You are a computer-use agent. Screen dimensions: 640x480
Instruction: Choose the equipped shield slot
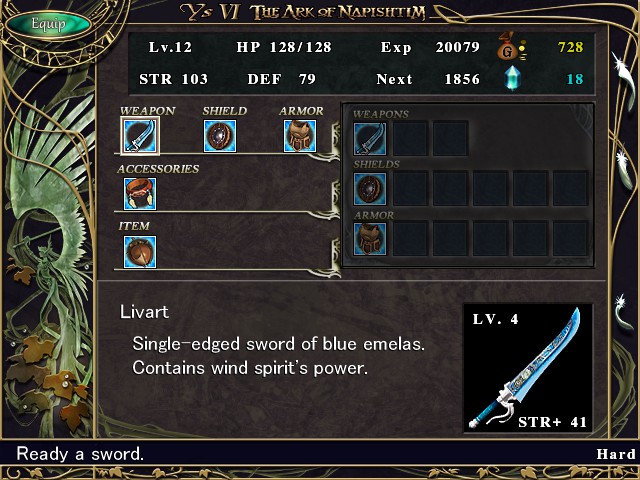(x=220, y=135)
